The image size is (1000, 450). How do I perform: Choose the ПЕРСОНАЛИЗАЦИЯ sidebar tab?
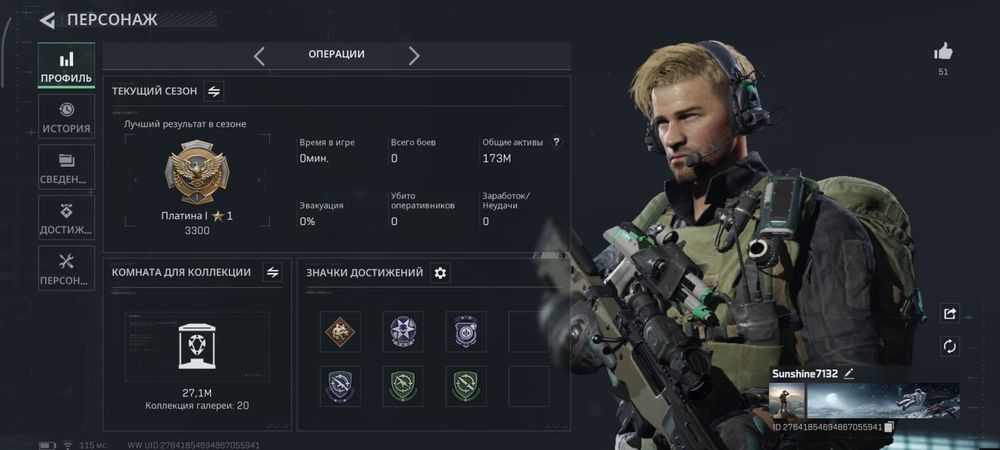tap(66, 268)
